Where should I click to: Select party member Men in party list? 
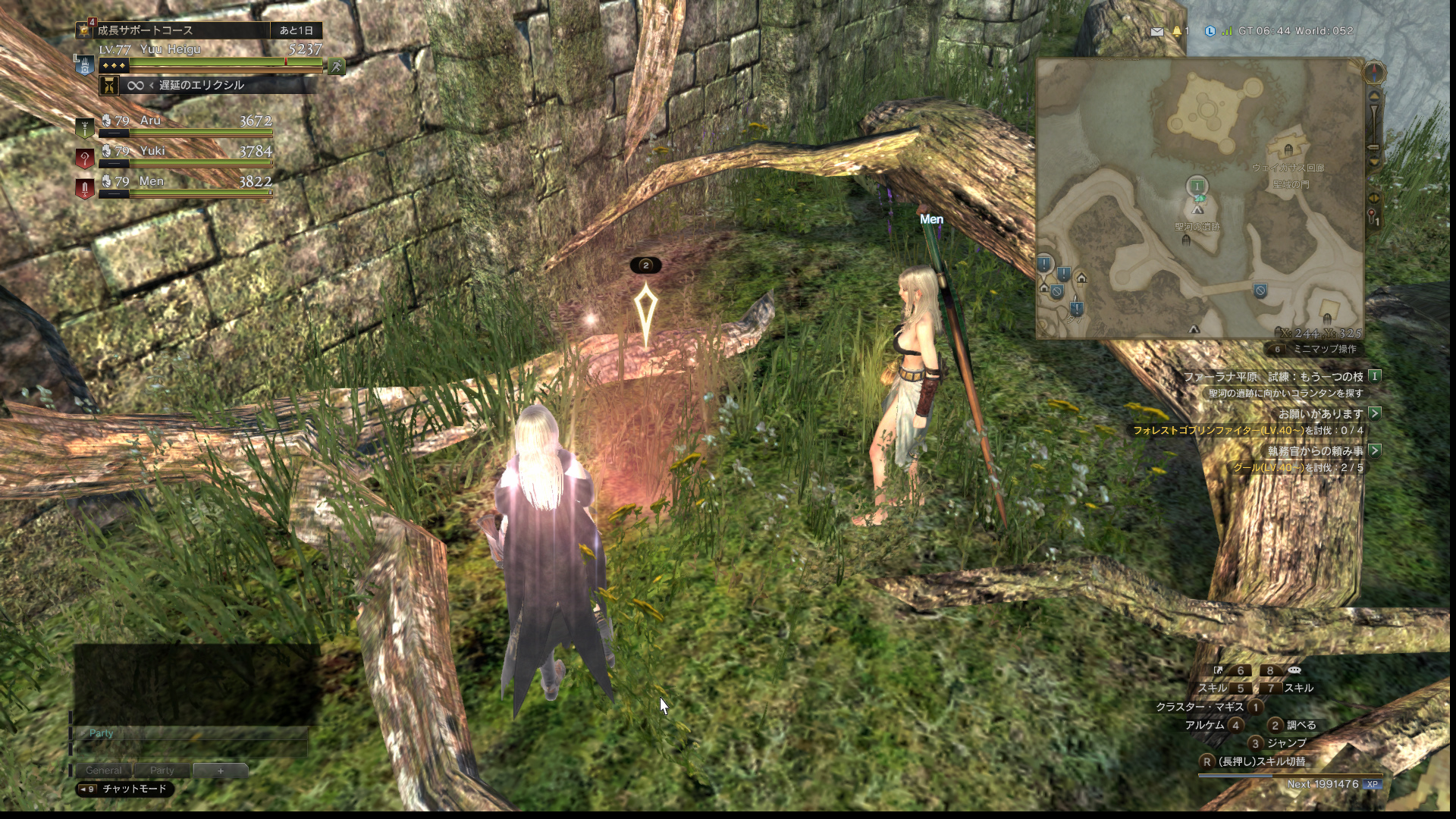[174, 182]
